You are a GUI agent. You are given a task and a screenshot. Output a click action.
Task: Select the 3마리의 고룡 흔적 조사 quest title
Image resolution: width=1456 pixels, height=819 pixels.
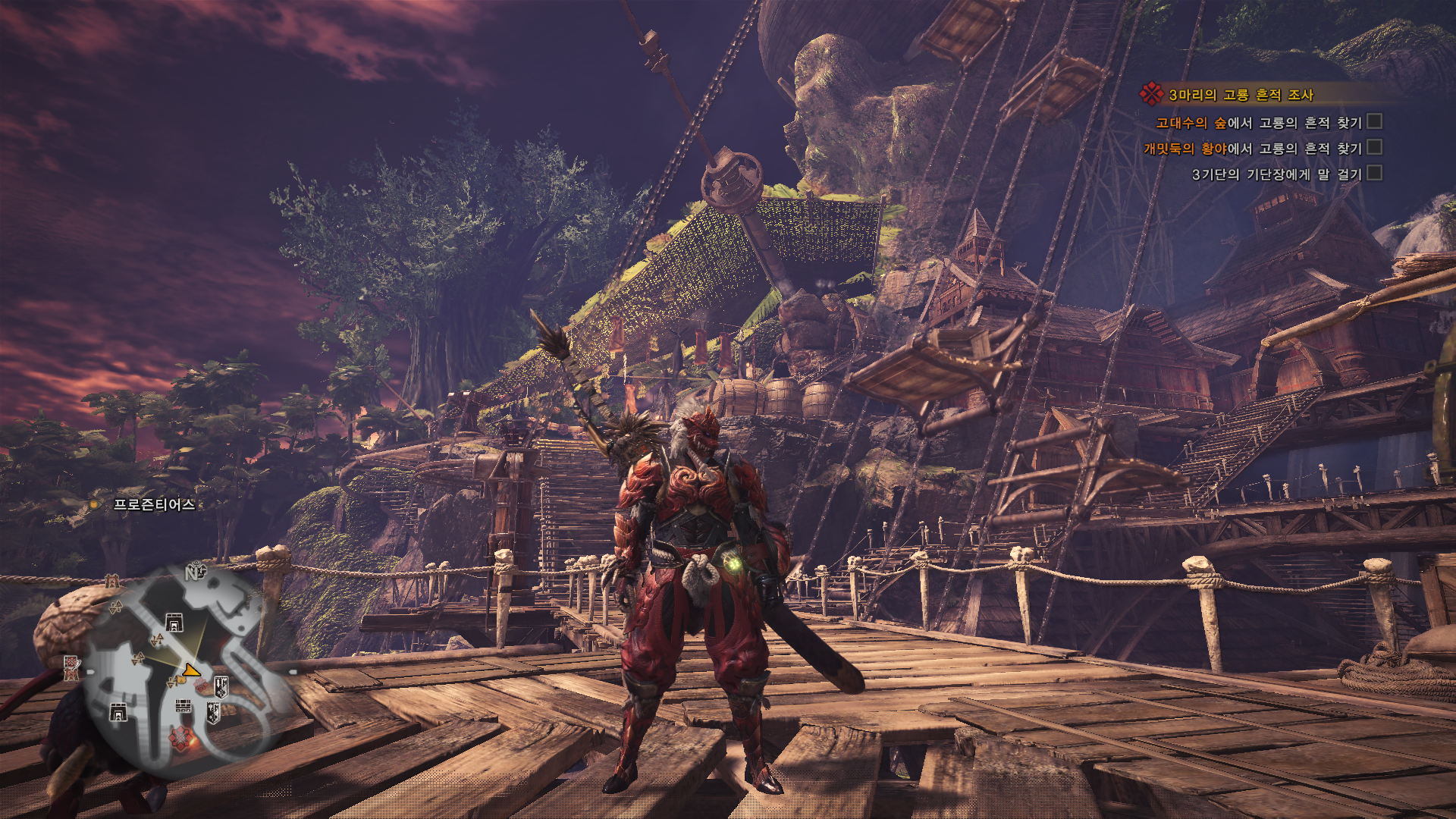[1241, 95]
